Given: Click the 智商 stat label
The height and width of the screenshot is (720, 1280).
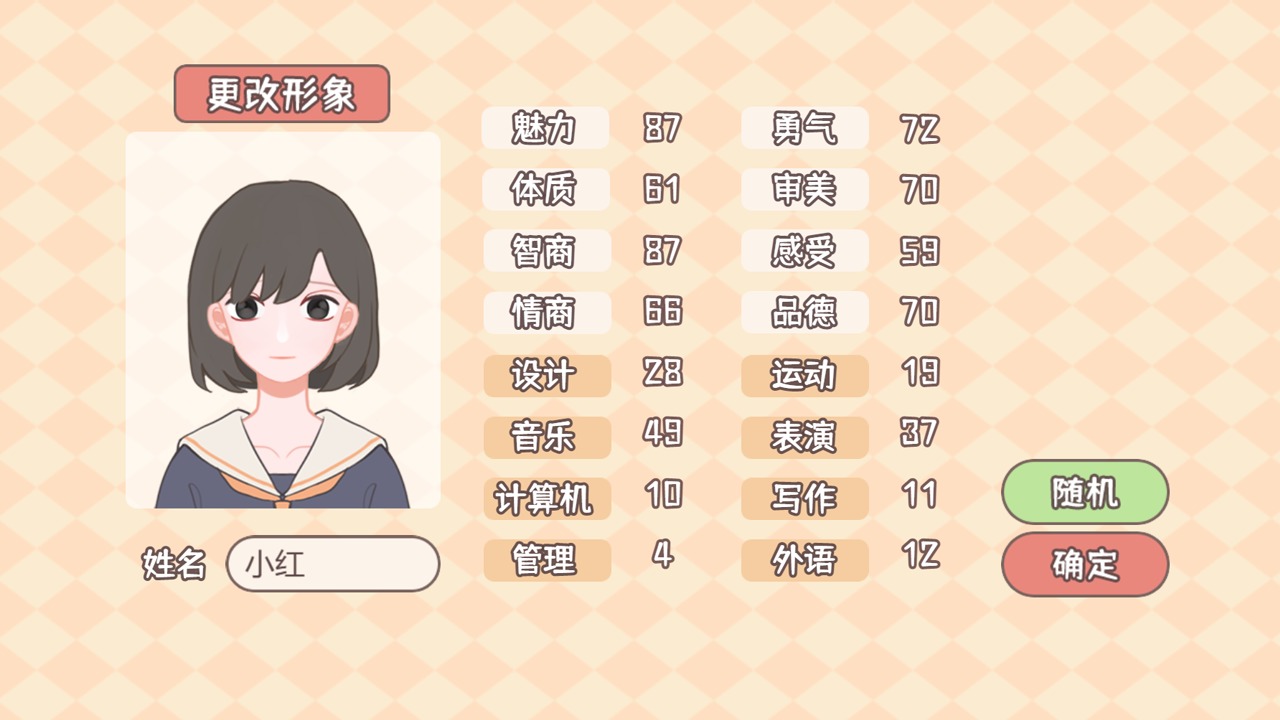Looking at the screenshot, I should click(x=546, y=251).
